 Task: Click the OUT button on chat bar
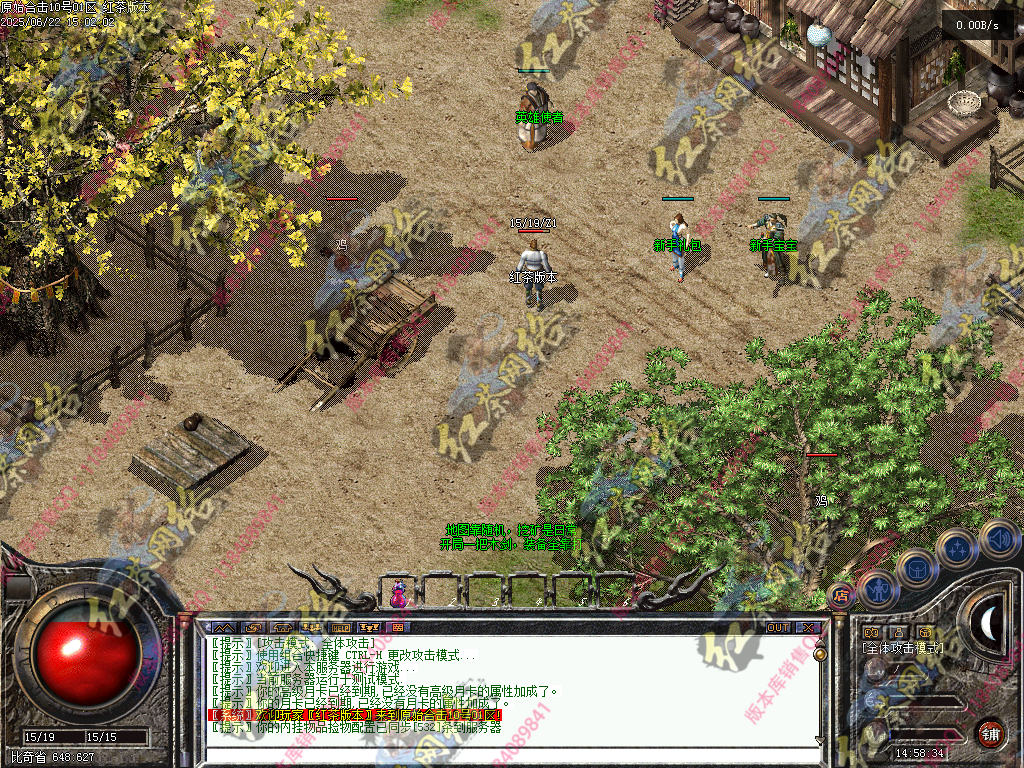coord(778,627)
